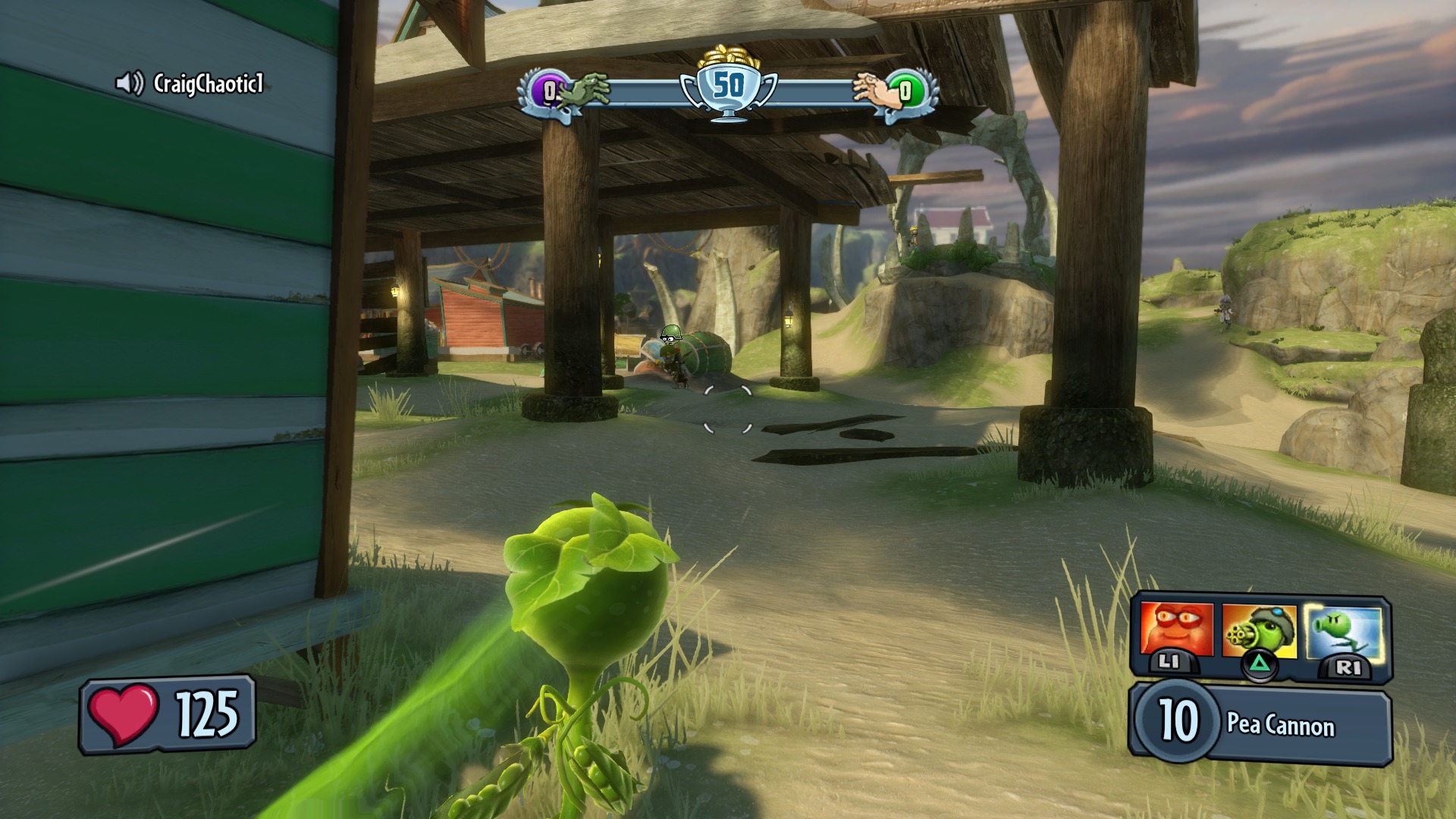
Task: Click the speaker icon beside CraigChaotic1
Action: [x=130, y=83]
